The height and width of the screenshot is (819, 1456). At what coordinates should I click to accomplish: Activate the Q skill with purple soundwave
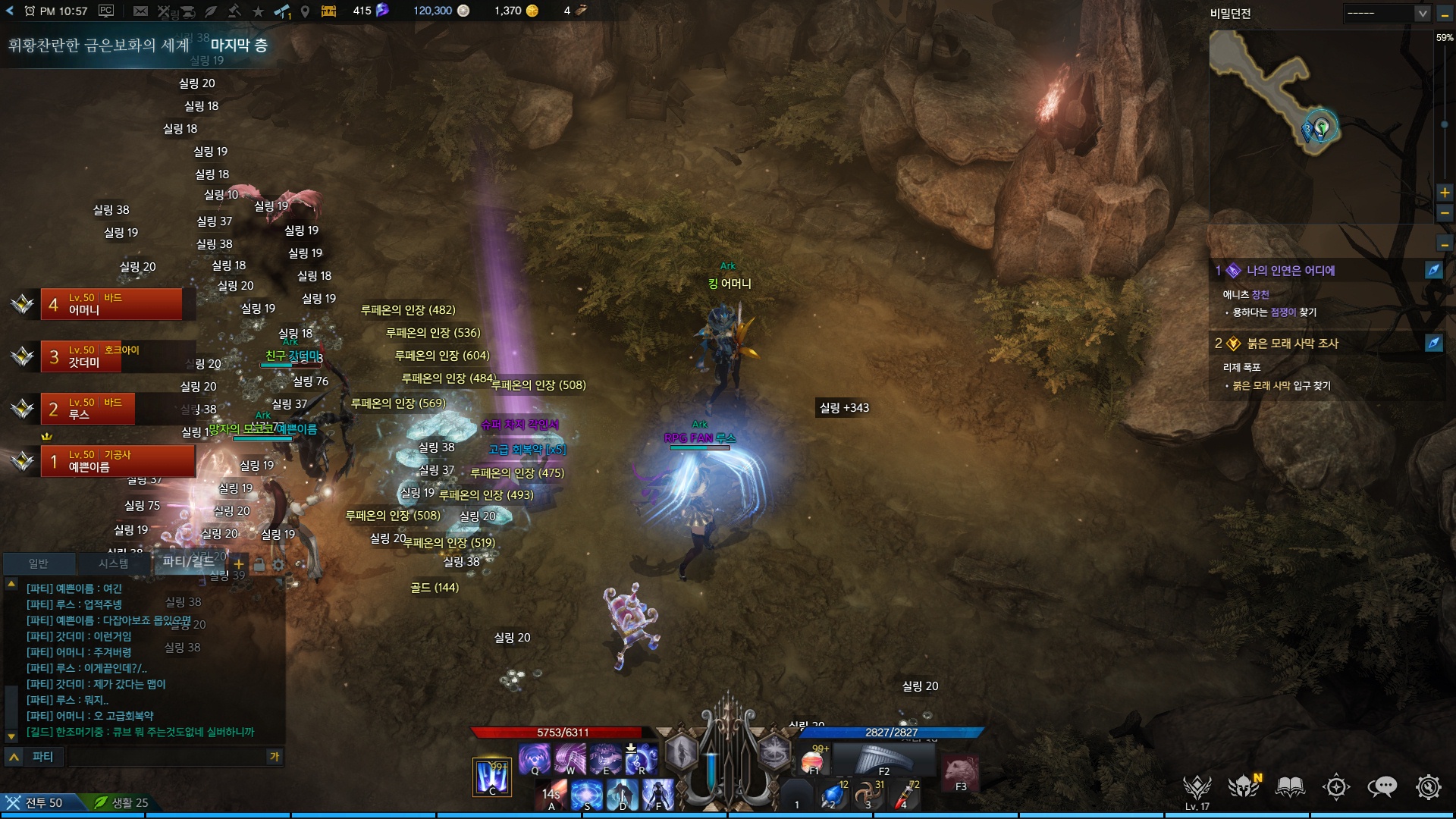[x=535, y=758]
